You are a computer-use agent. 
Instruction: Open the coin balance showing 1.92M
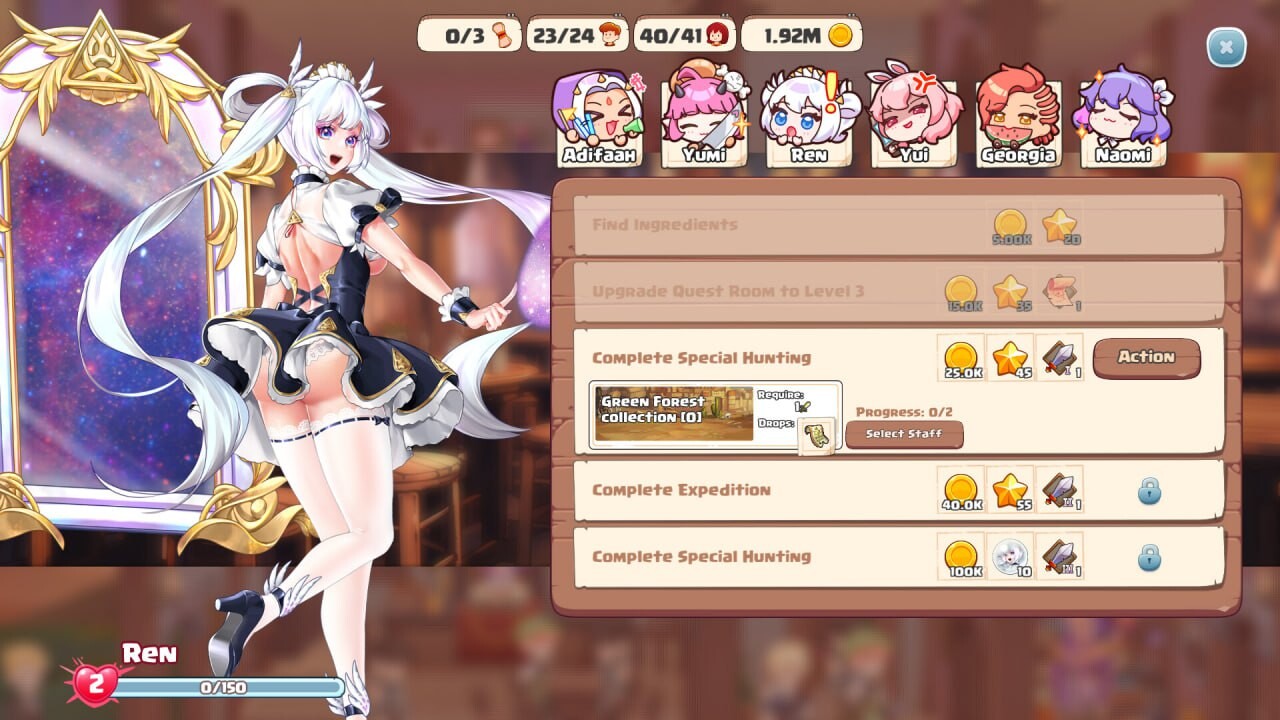[x=800, y=34]
